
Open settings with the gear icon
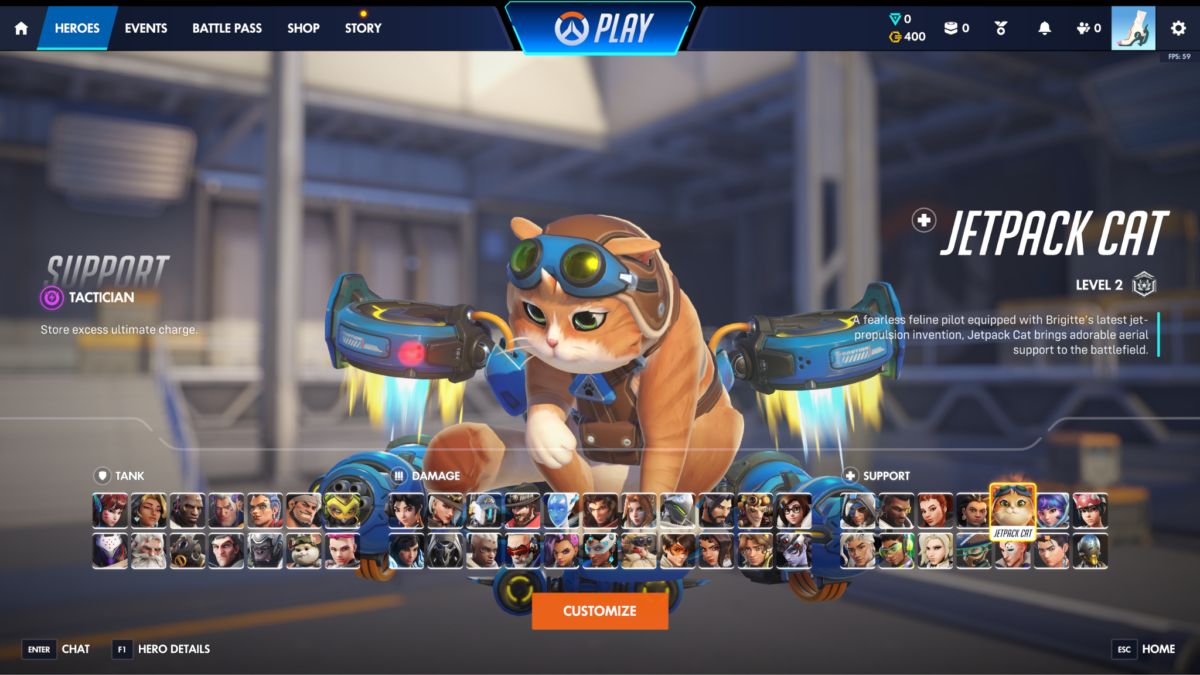pos(1178,28)
